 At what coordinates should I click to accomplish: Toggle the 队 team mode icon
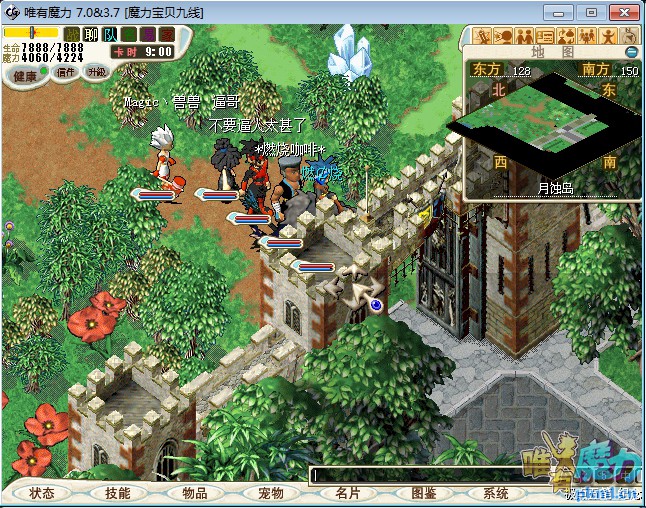tap(109, 34)
